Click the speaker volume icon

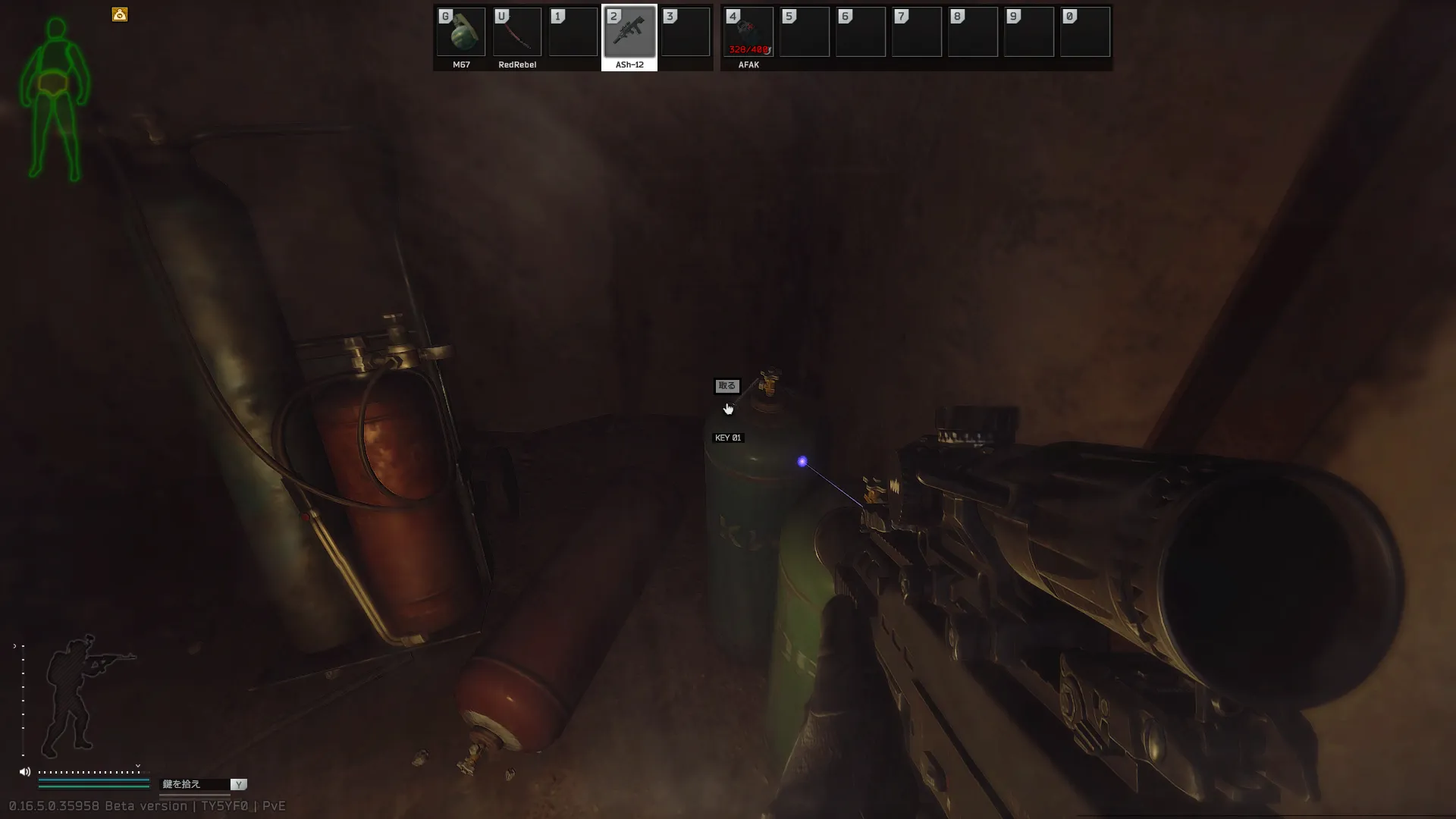[25, 772]
